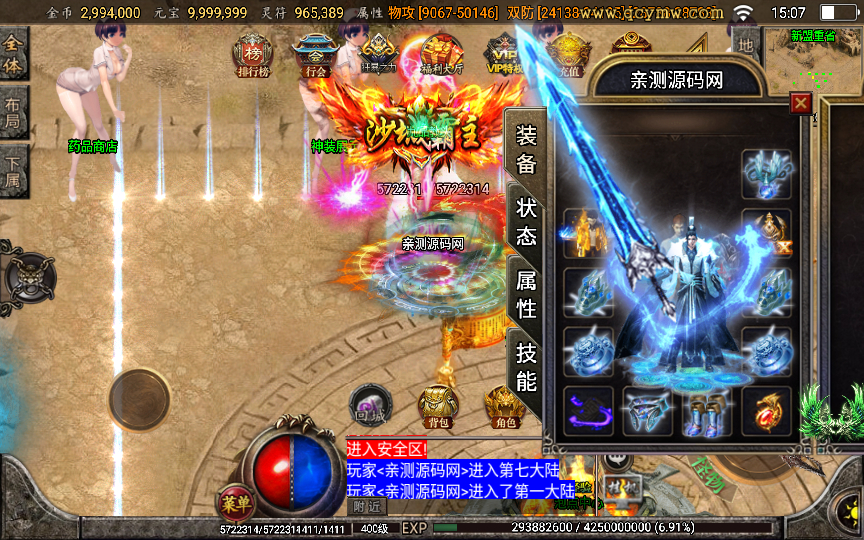Viewport: 864px width, 540px height.
Task: Select the 属性 attributes tab
Action: pos(526,295)
